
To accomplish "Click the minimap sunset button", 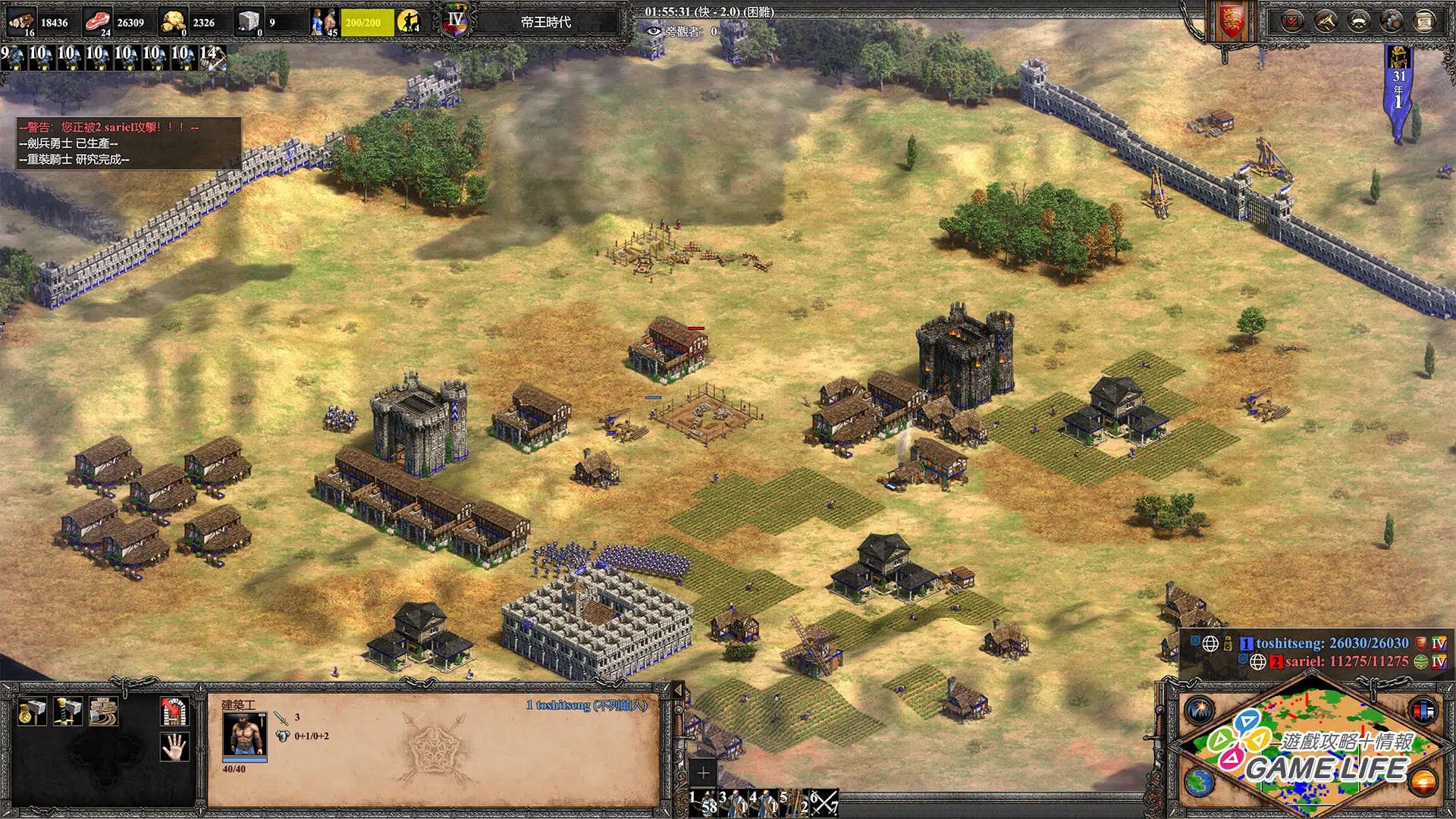I will pos(1423,782).
